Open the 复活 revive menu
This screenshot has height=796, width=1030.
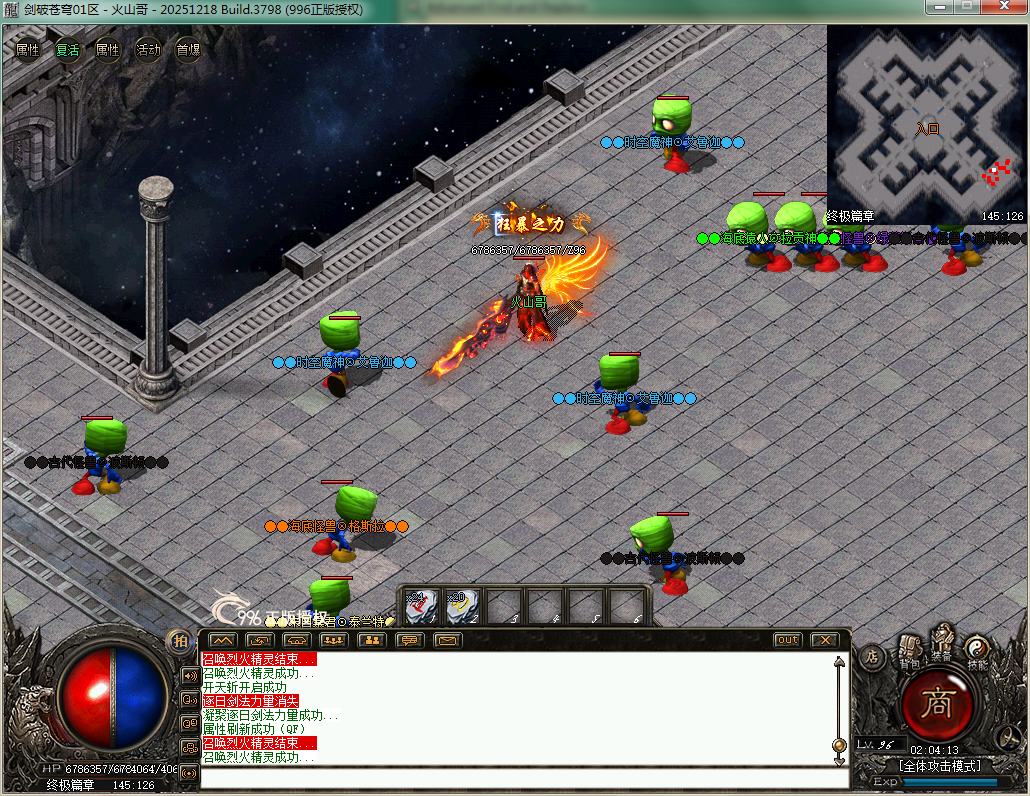pyautogui.click(x=68, y=50)
